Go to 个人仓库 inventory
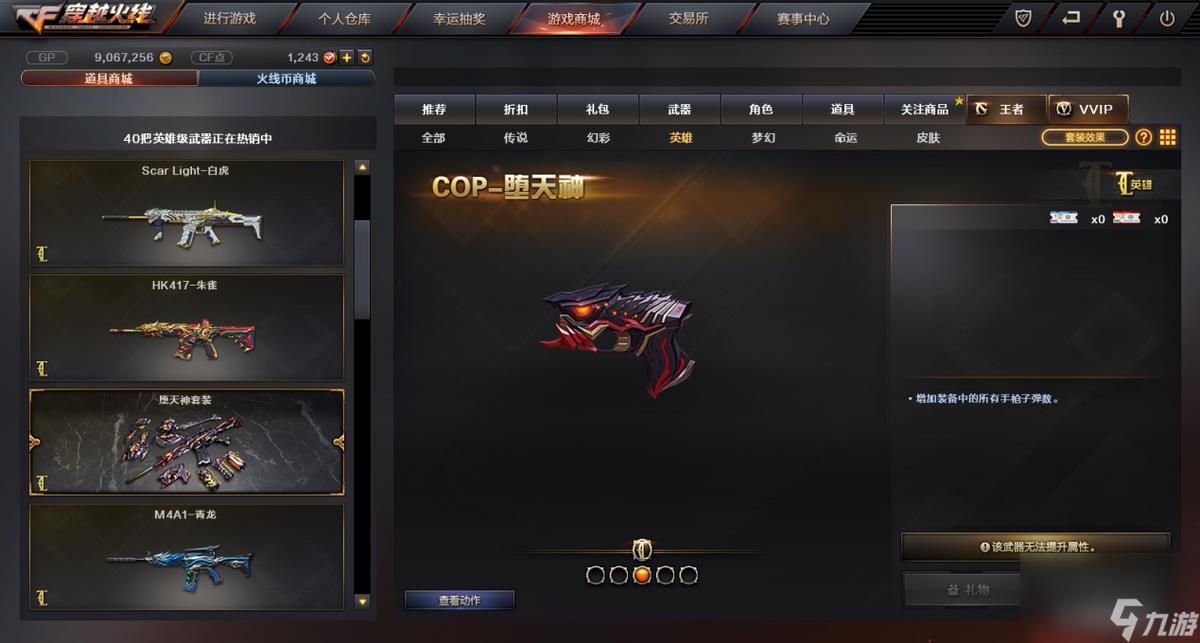 [x=345, y=18]
